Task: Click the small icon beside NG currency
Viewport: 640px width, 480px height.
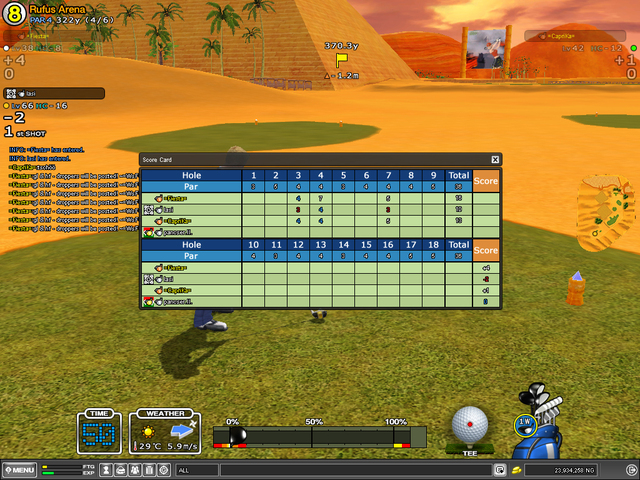Action: 517,469
